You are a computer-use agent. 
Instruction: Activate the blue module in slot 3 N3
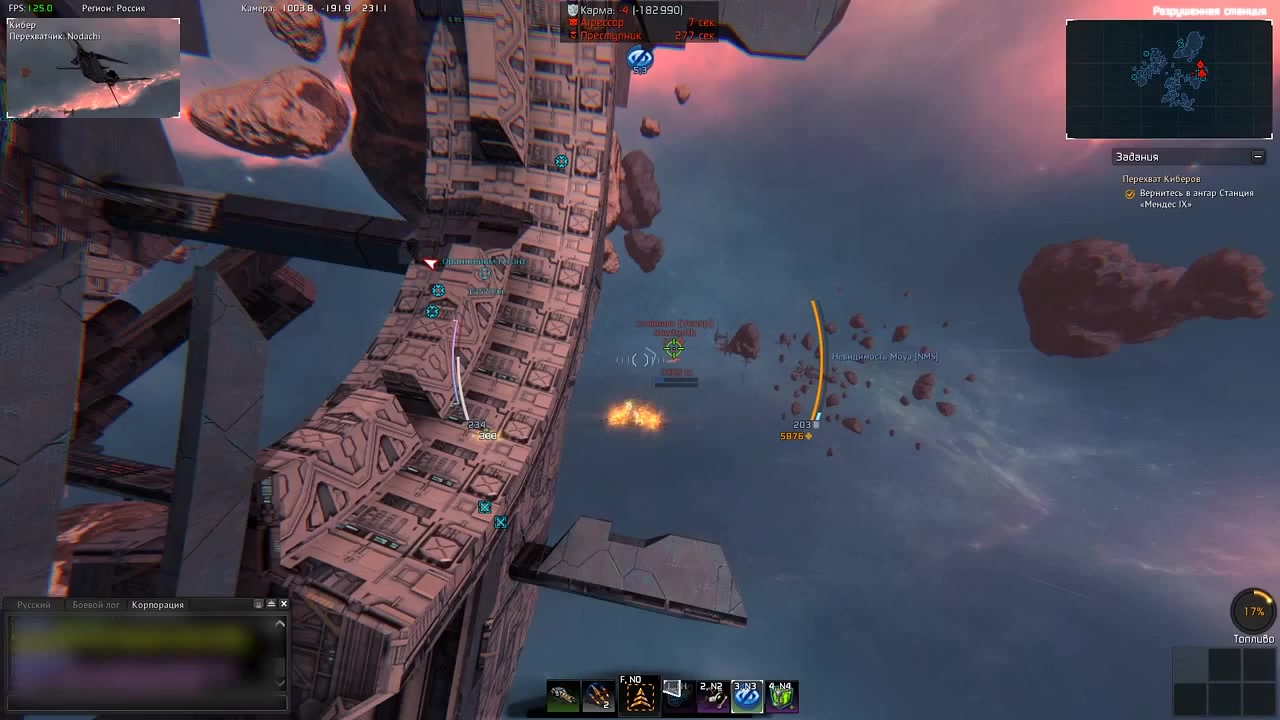(x=747, y=696)
